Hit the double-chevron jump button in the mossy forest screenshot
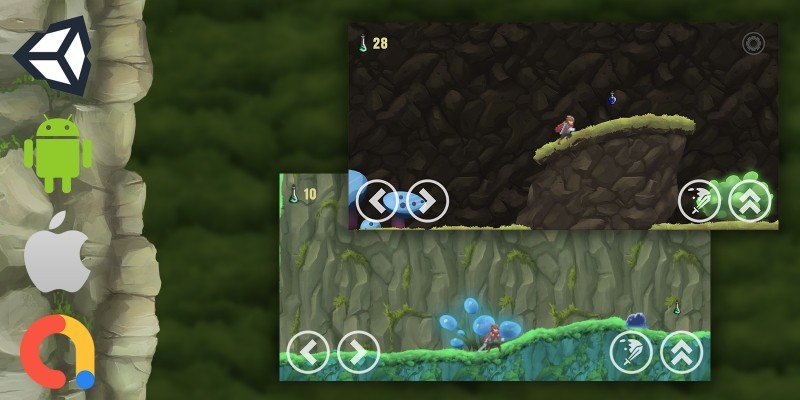Screen dimensions: 800x400 pos(681,352)
